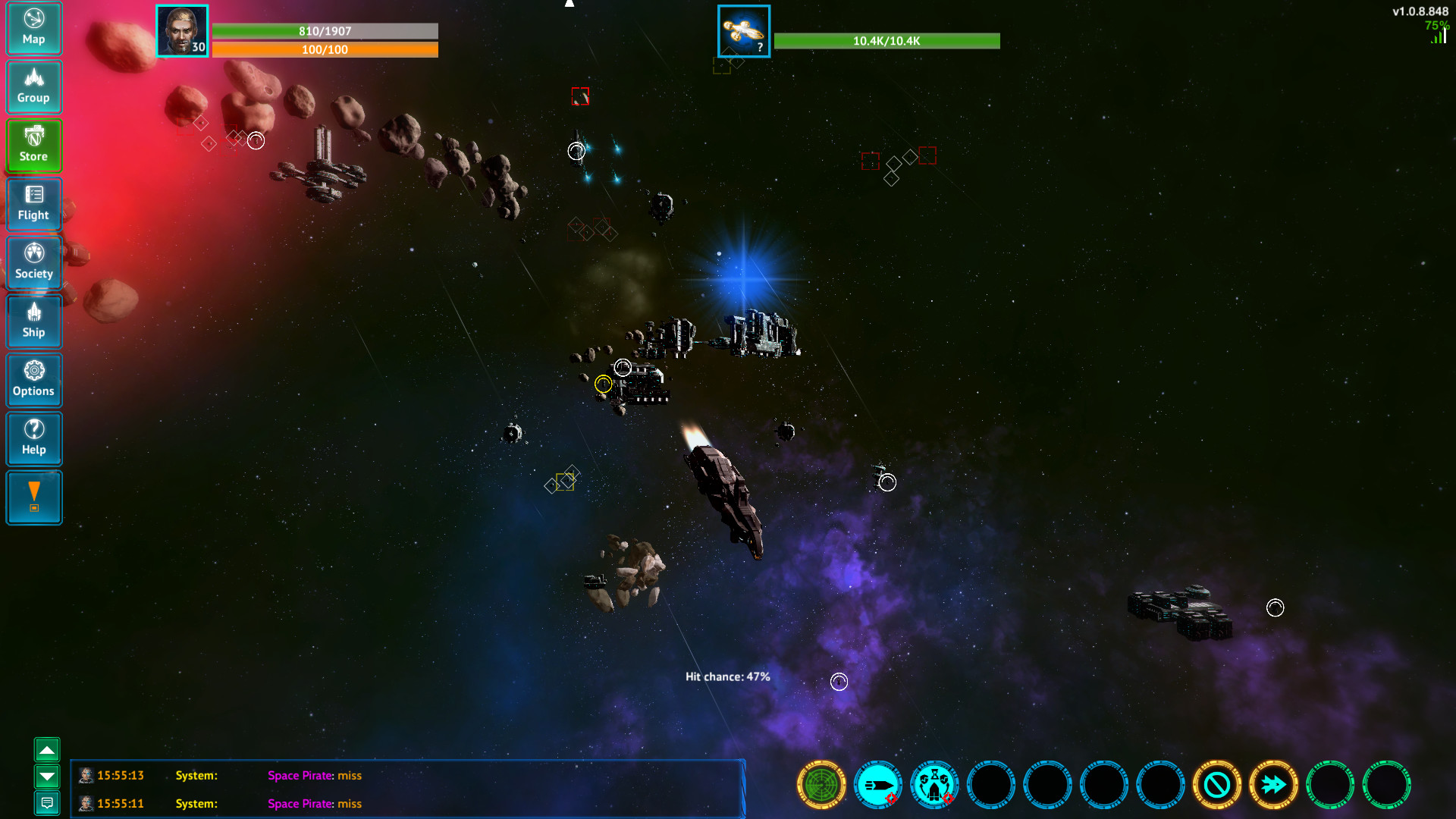This screenshot has height=819, width=1456.
Task: Open the Map panel
Action: [34, 28]
